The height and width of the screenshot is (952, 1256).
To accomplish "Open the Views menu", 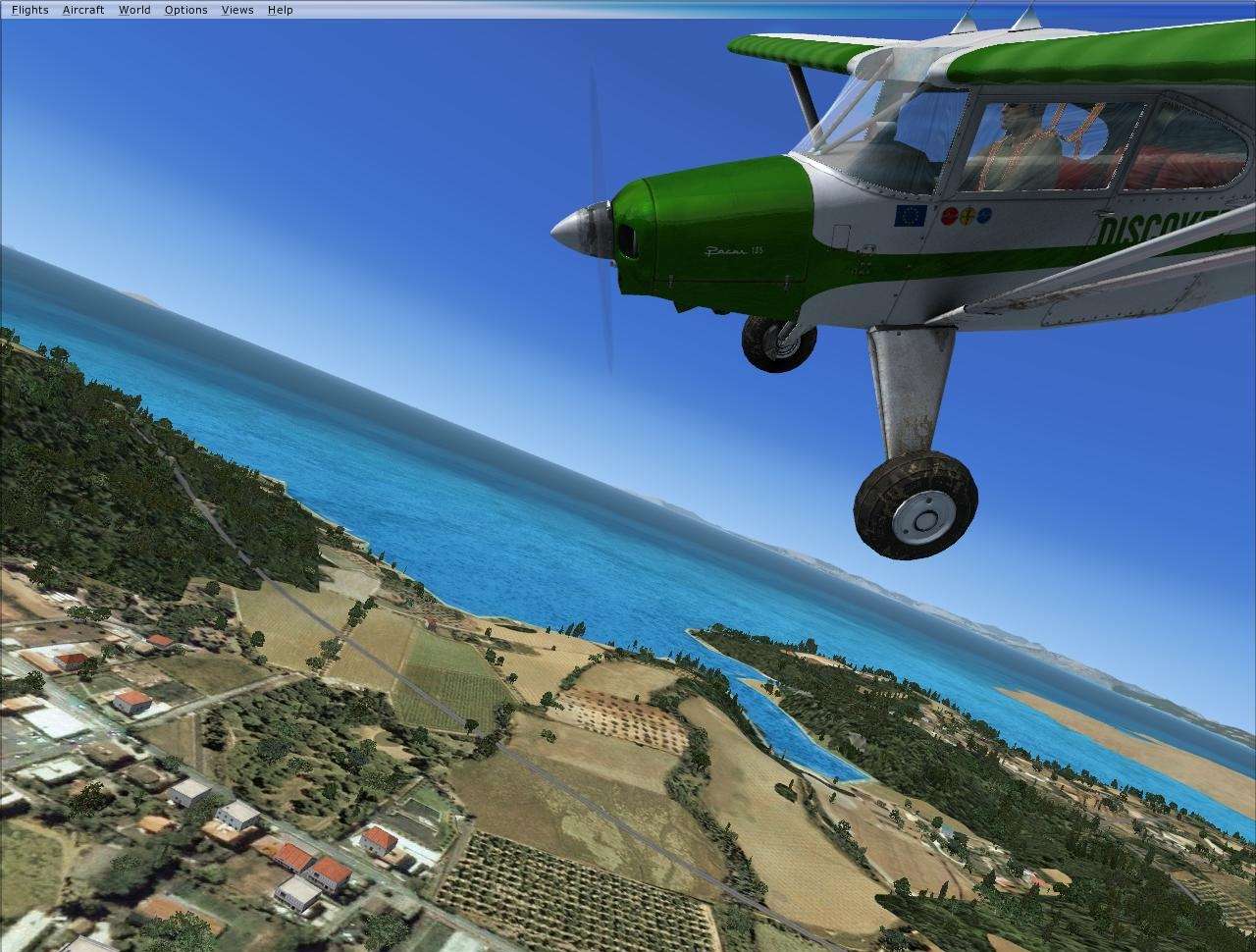I will 235,9.
